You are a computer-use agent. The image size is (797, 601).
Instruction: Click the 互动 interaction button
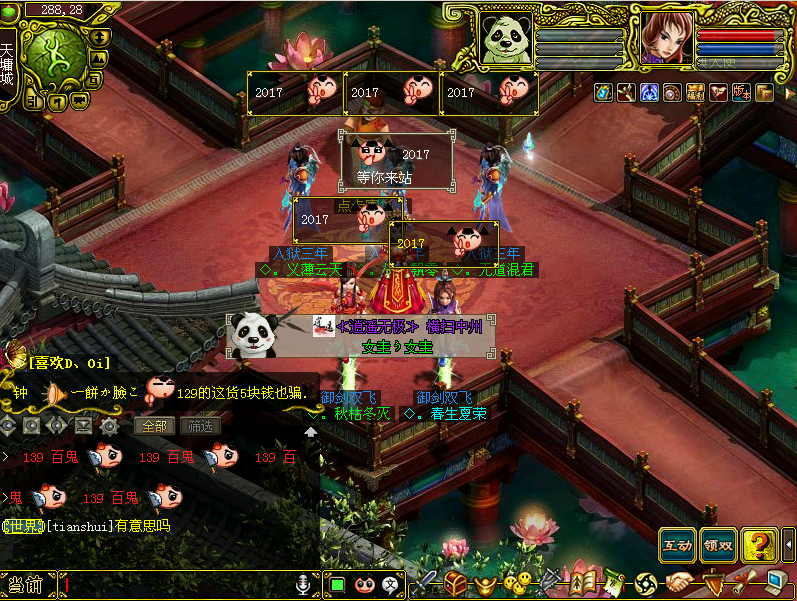click(677, 546)
